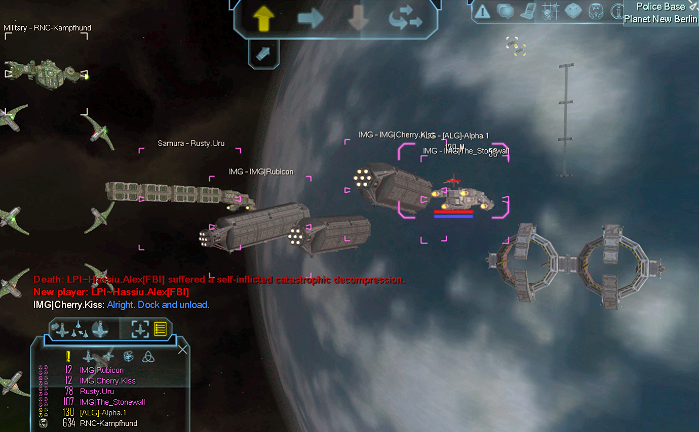699x432 pixels.
Task: Click the Join Formation maneuver icon
Action: pos(405,17)
